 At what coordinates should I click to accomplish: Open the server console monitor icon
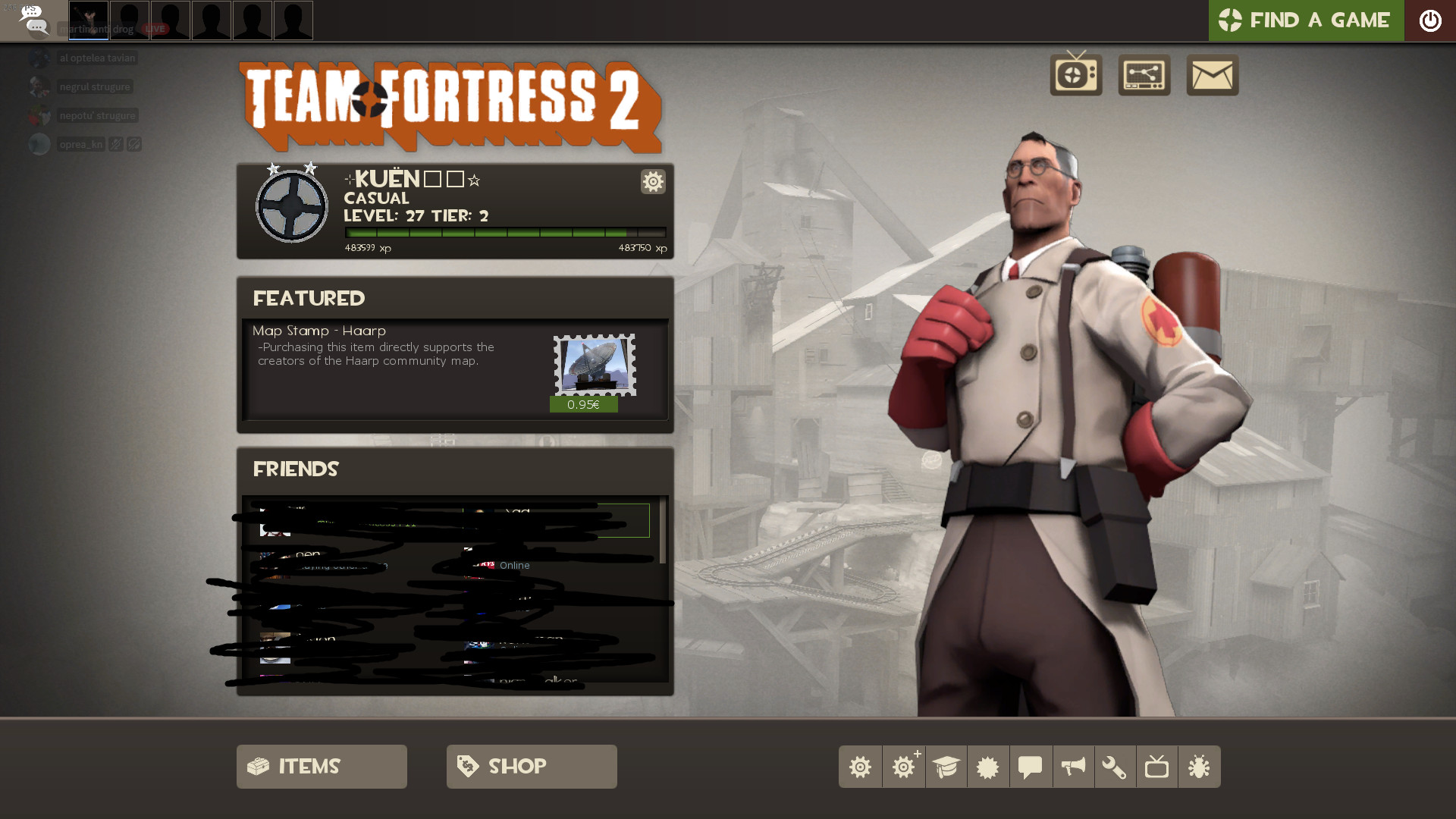tap(1144, 75)
